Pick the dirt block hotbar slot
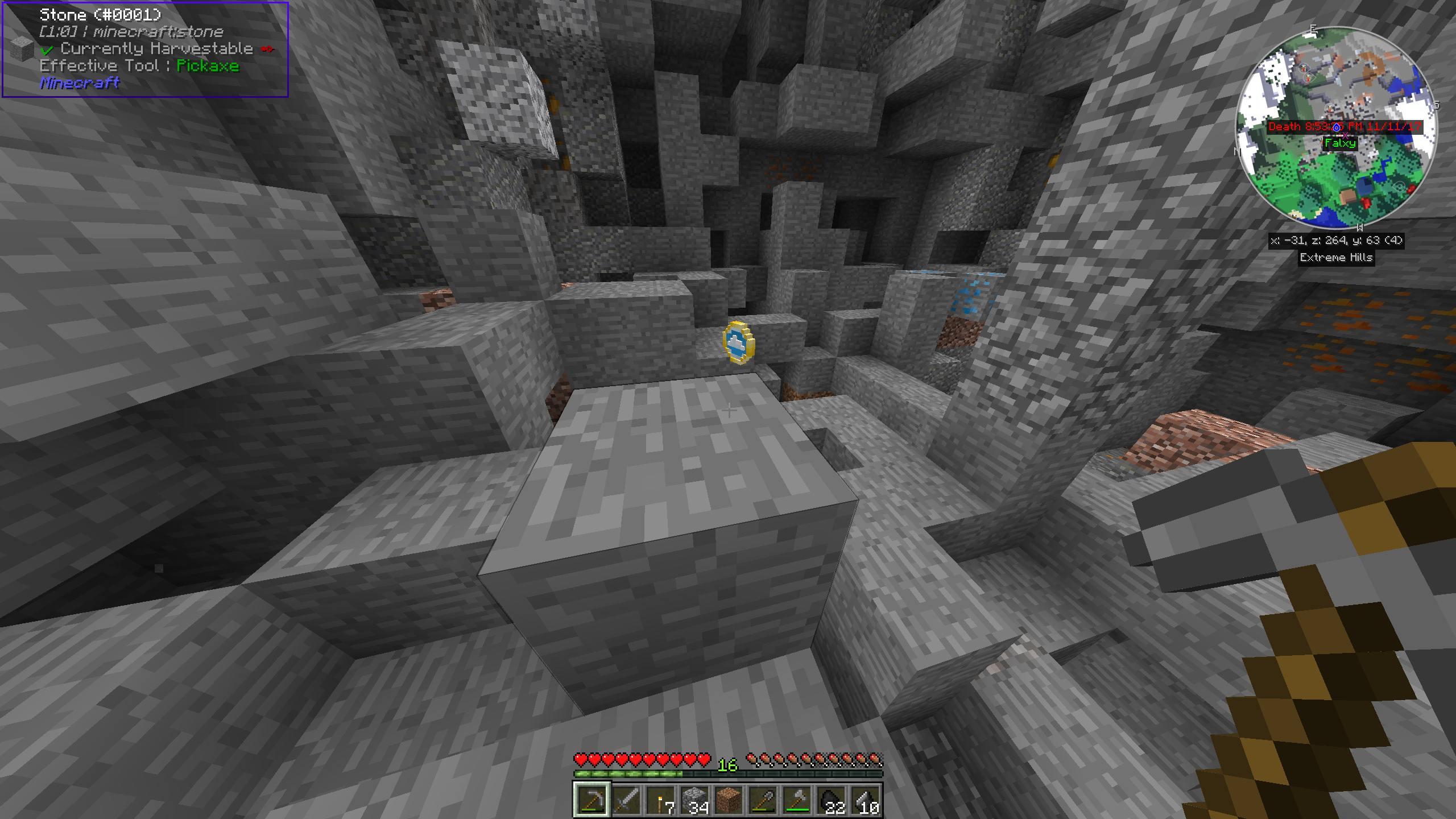The image size is (1456, 819). tap(729, 800)
